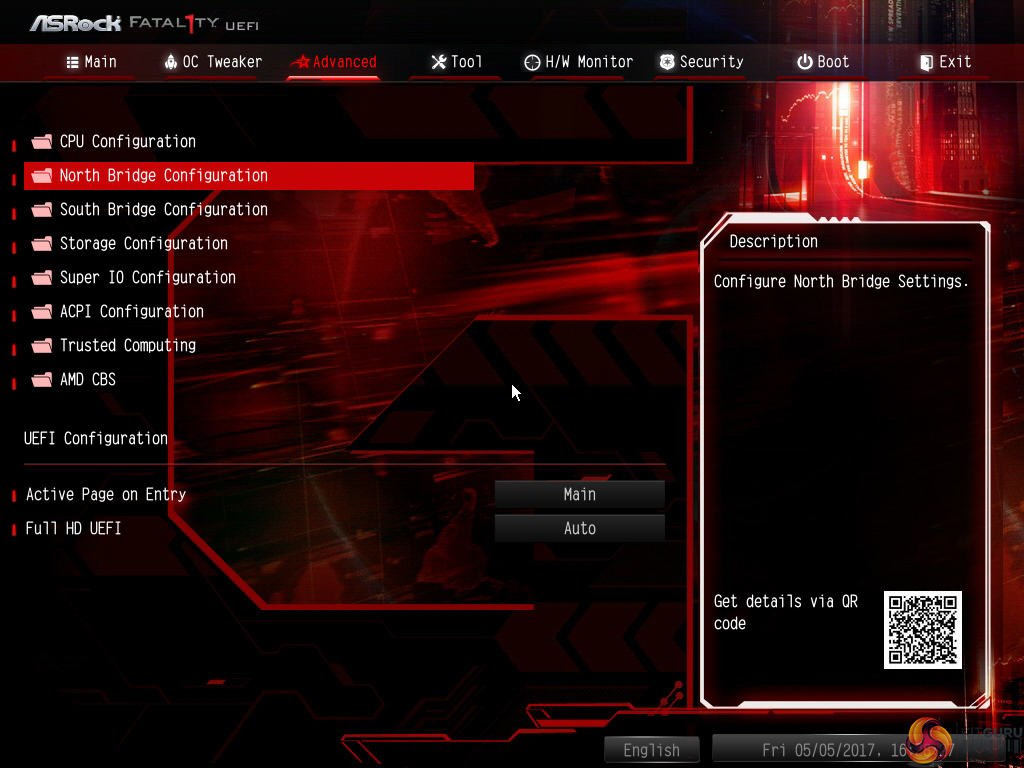Select the Advanced tab
The height and width of the screenshot is (768, 1024).
click(334, 62)
